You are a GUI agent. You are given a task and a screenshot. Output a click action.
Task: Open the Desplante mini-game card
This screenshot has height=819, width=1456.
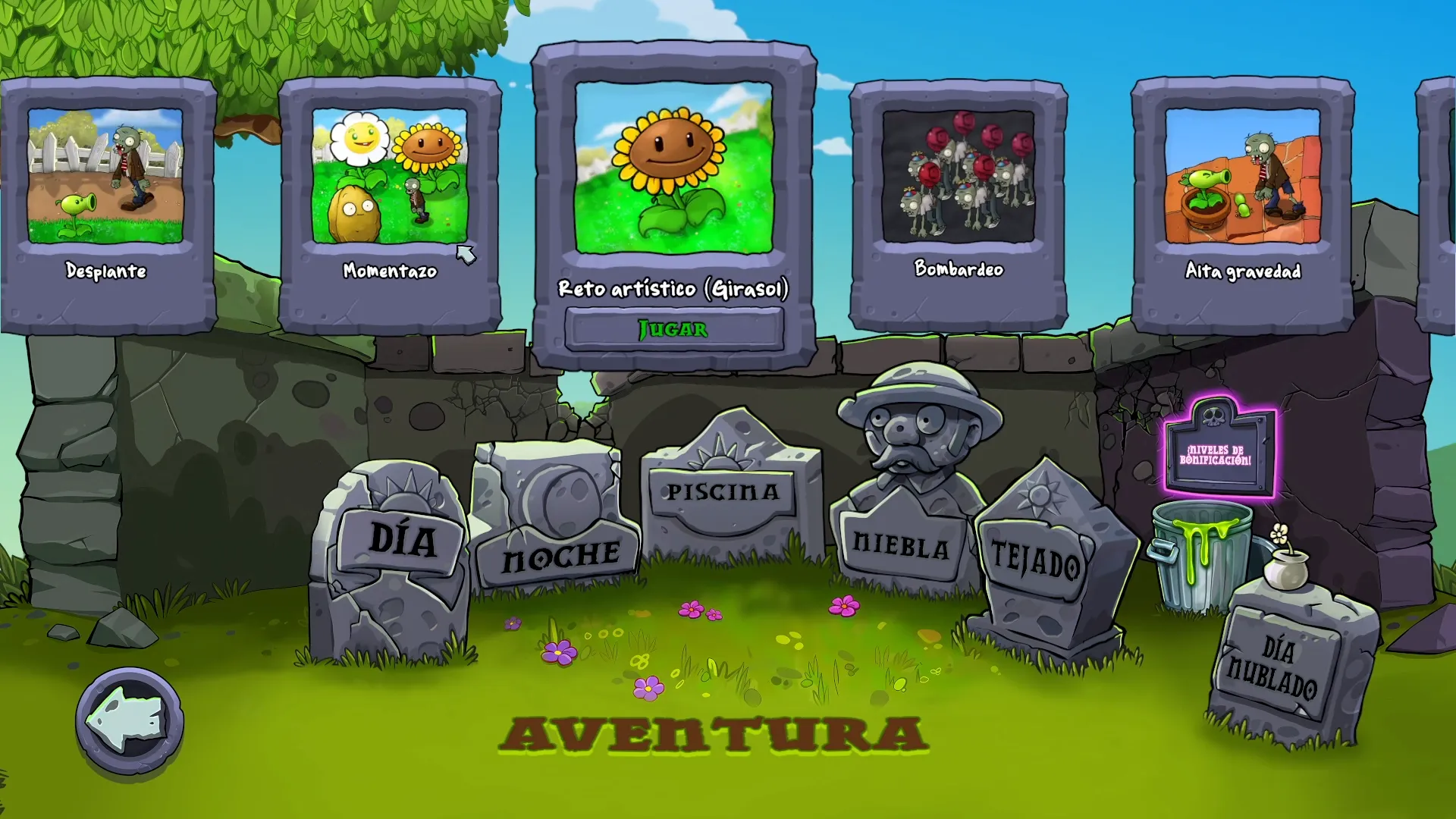coord(108,174)
